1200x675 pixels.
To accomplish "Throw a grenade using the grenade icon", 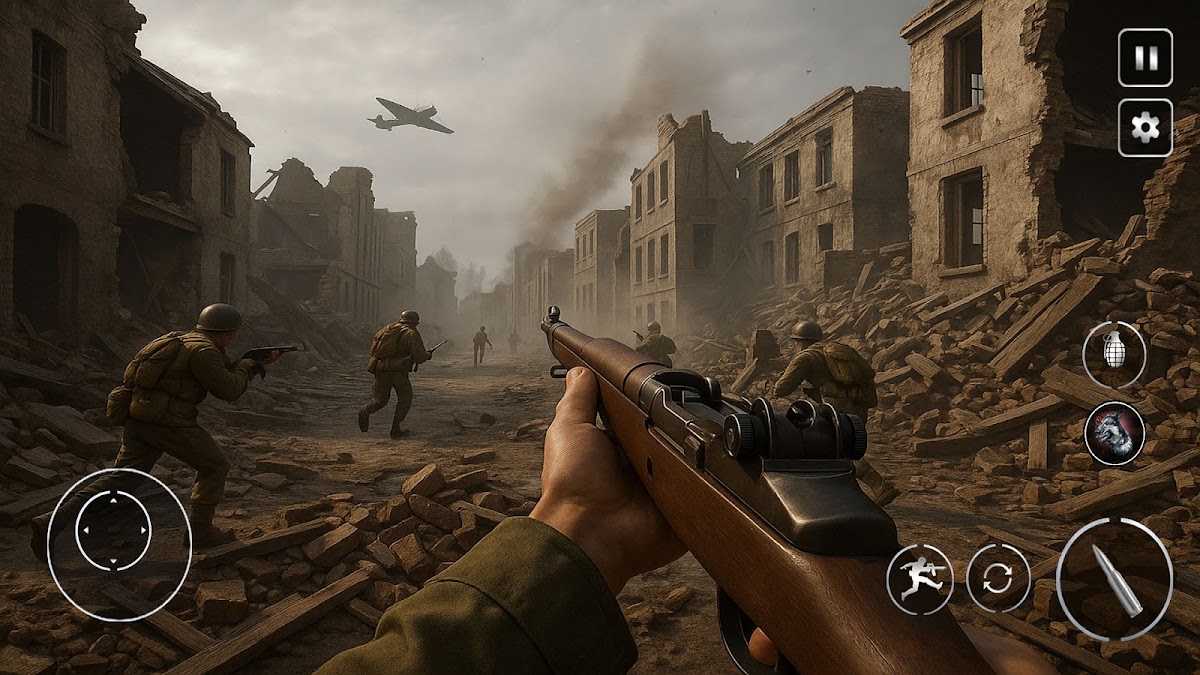I will click(x=1114, y=355).
